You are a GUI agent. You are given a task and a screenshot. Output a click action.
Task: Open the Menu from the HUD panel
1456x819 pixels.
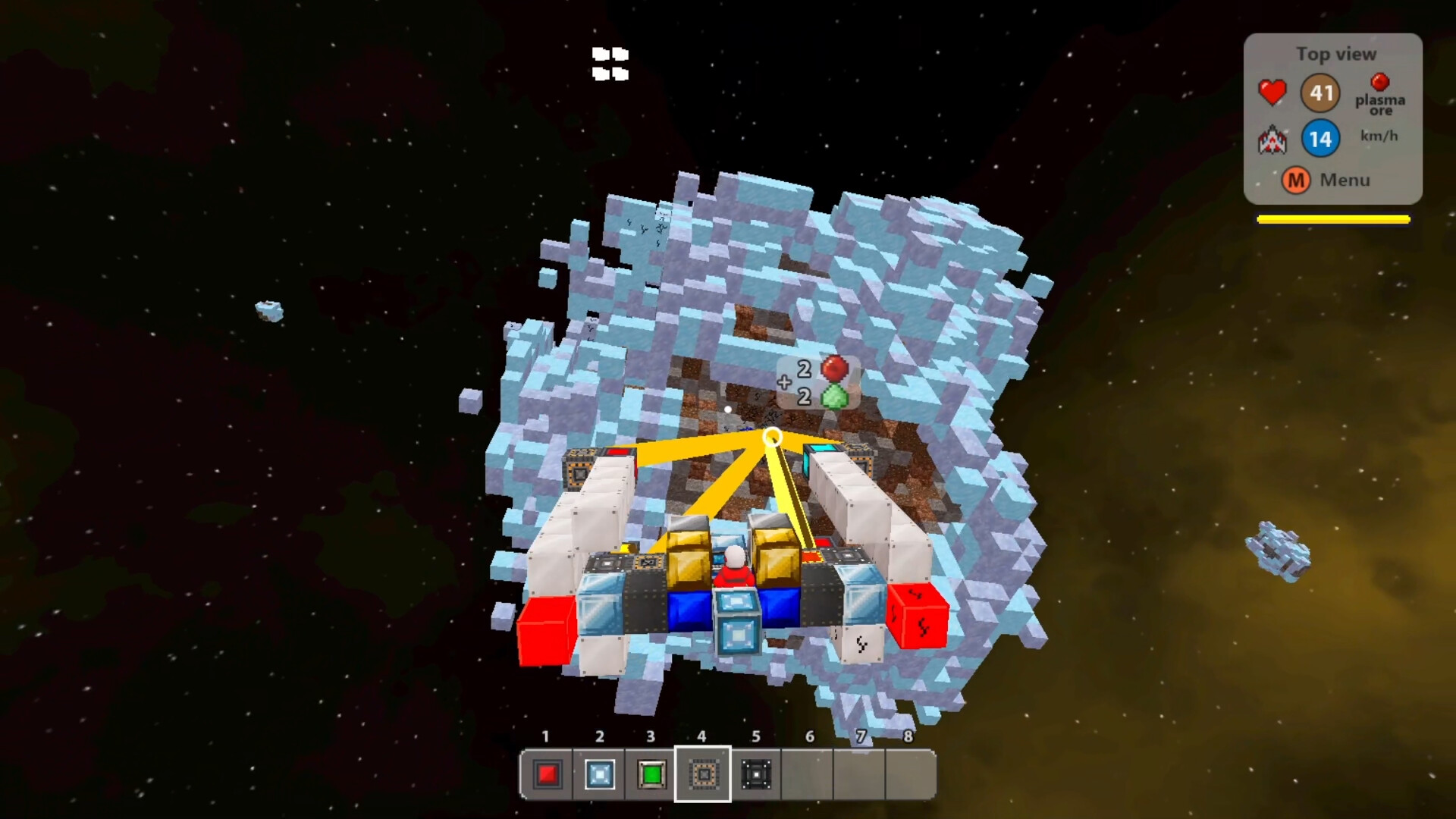click(1343, 180)
